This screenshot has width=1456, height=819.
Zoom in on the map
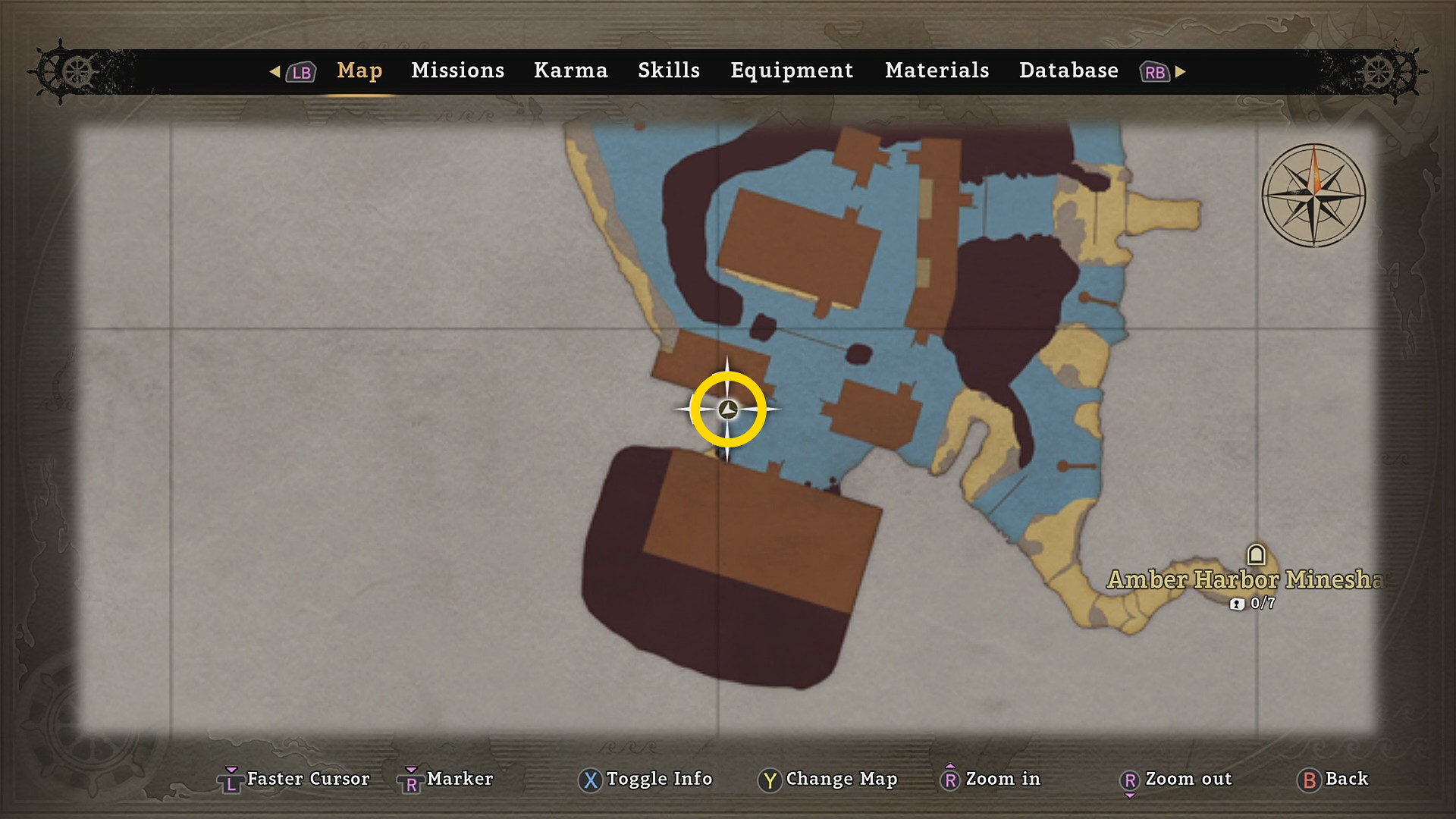tap(990, 779)
